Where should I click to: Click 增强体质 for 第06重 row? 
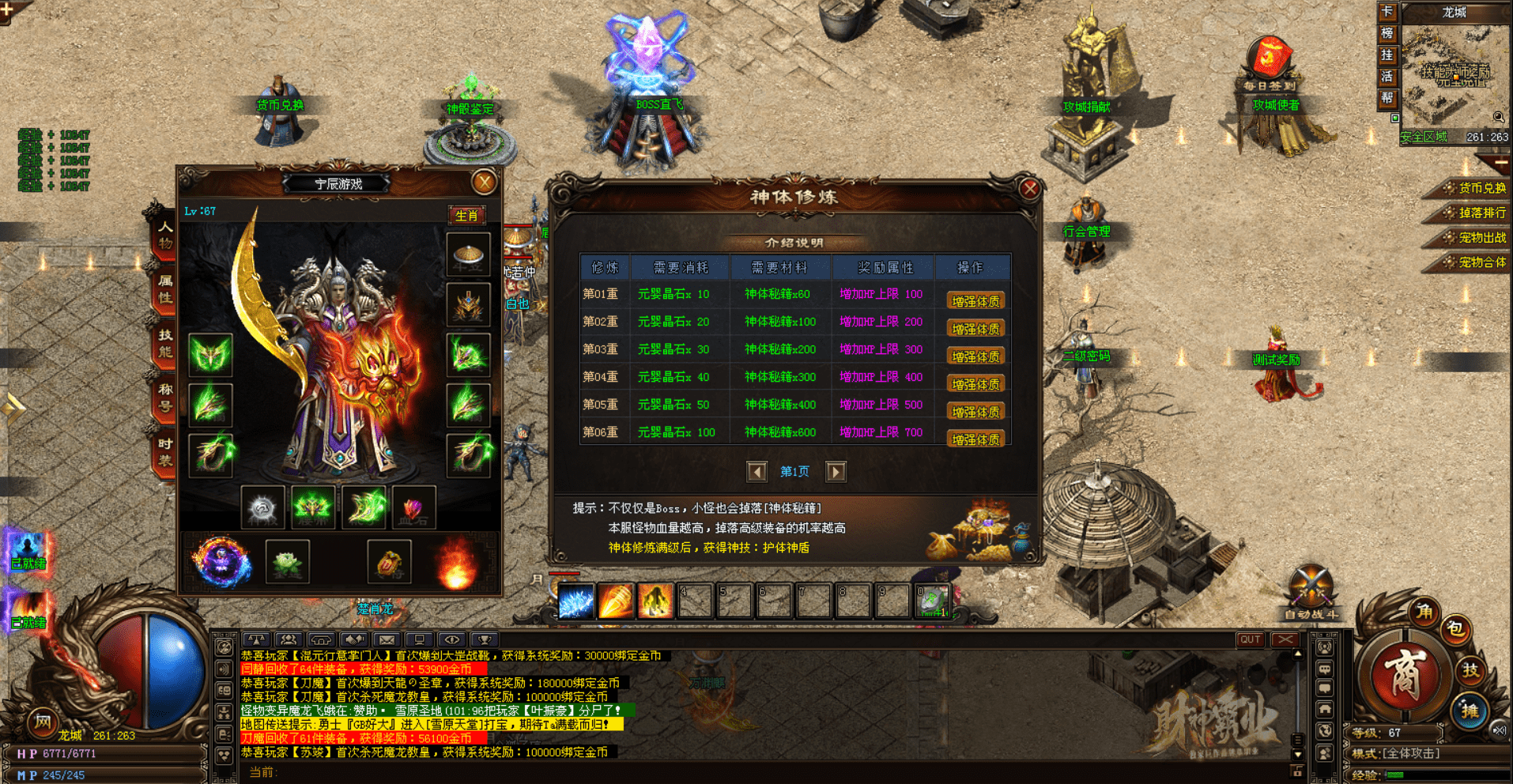coord(975,439)
